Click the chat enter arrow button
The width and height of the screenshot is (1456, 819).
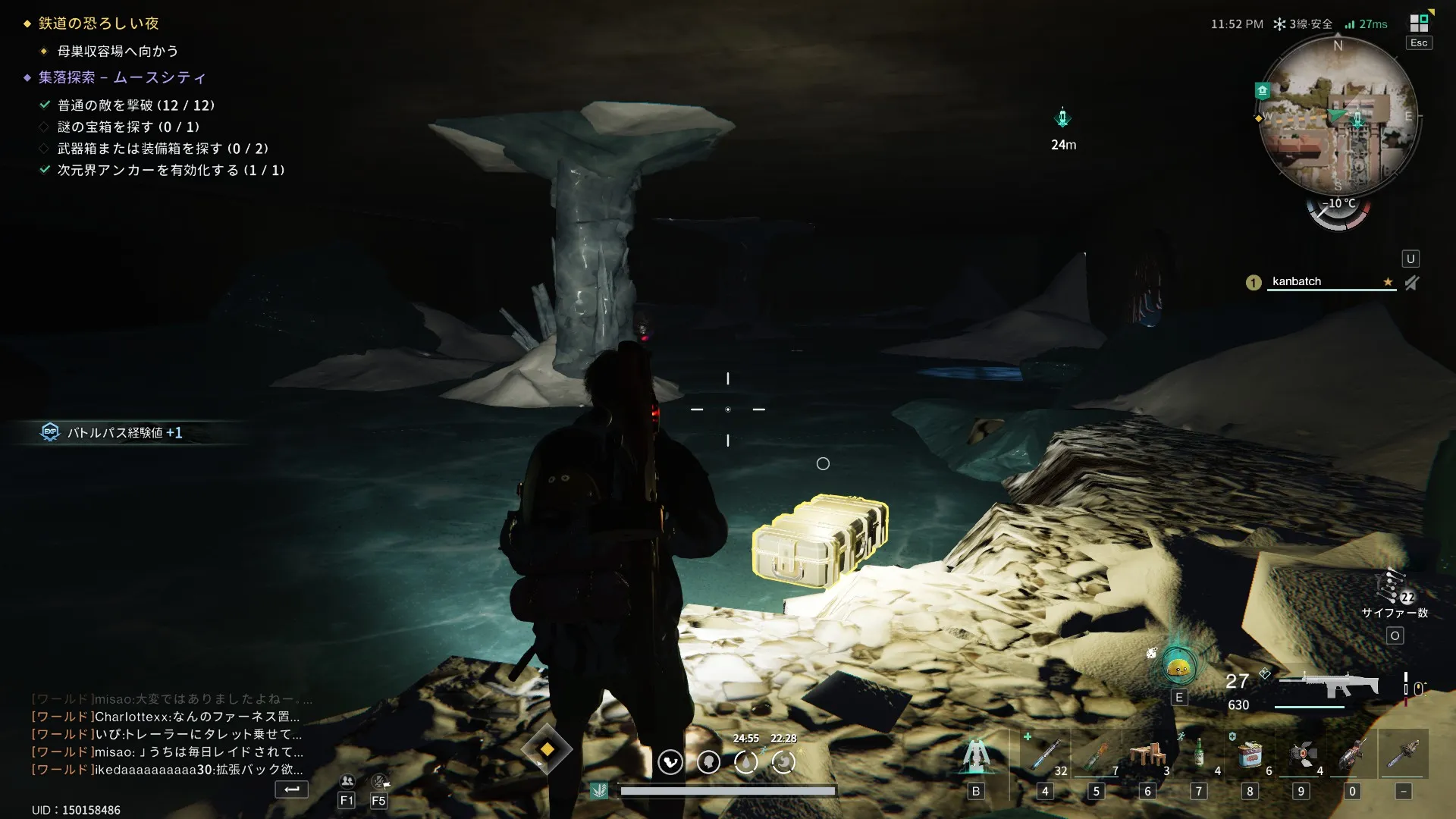(x=291, y=789)
